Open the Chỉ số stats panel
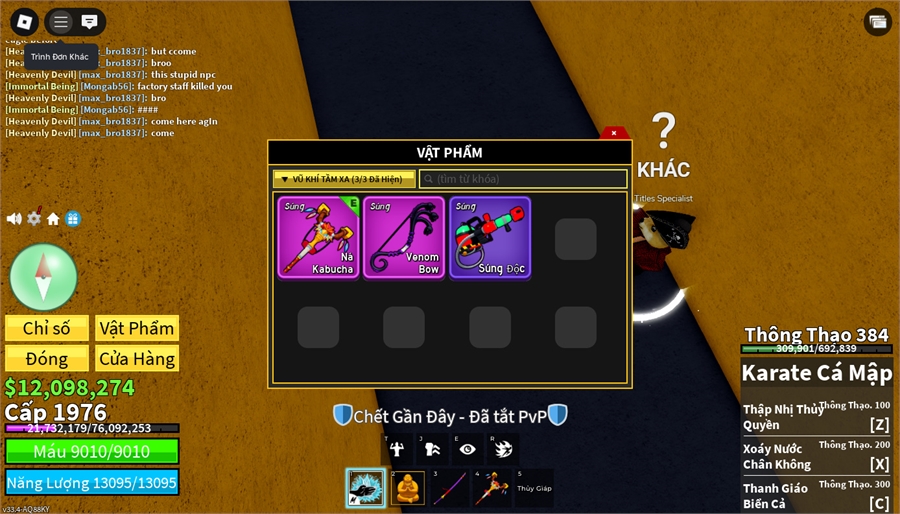900x514 pixels. coord(47,329)
